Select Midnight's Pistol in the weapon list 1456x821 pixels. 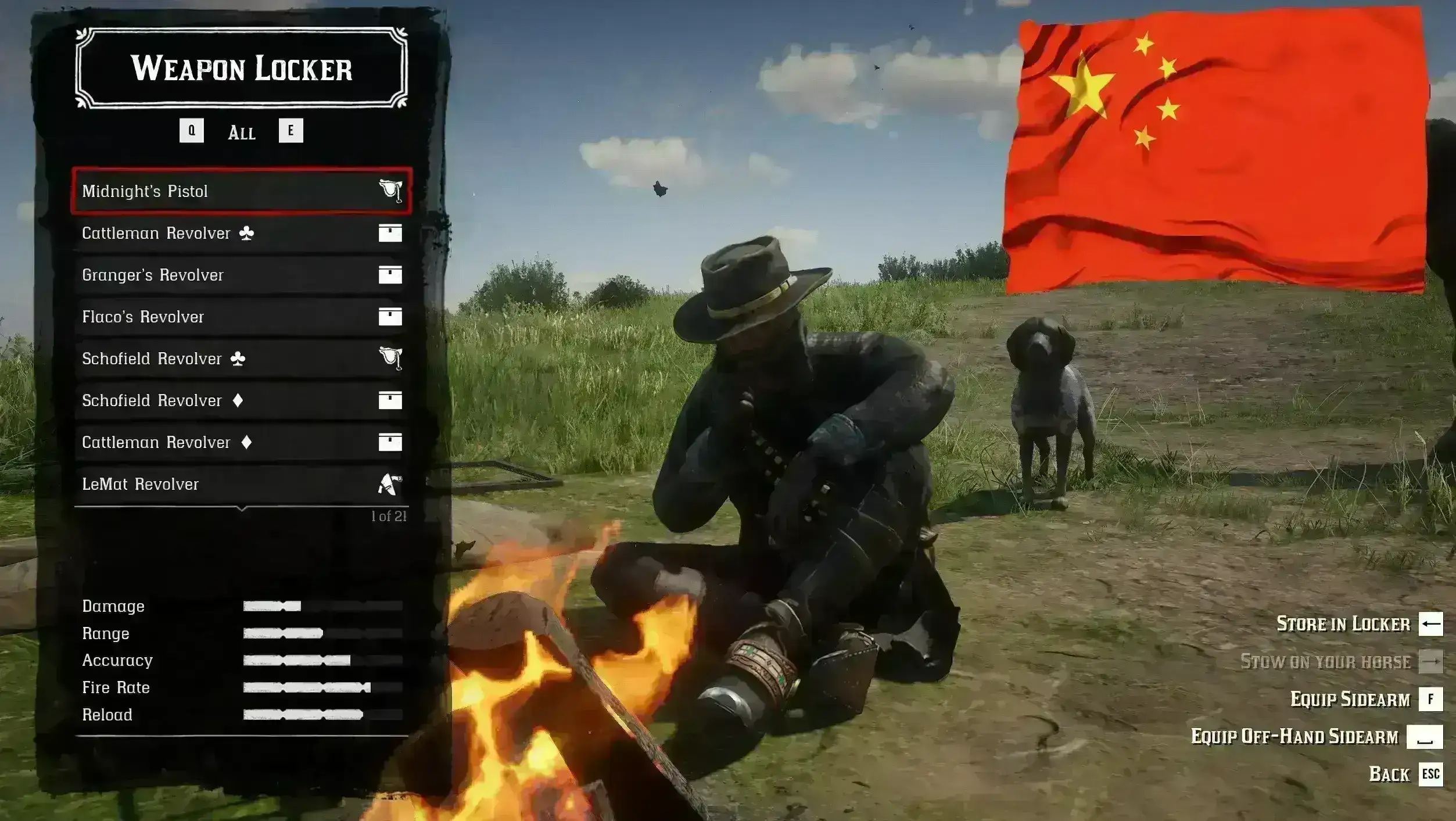[241, 191]
